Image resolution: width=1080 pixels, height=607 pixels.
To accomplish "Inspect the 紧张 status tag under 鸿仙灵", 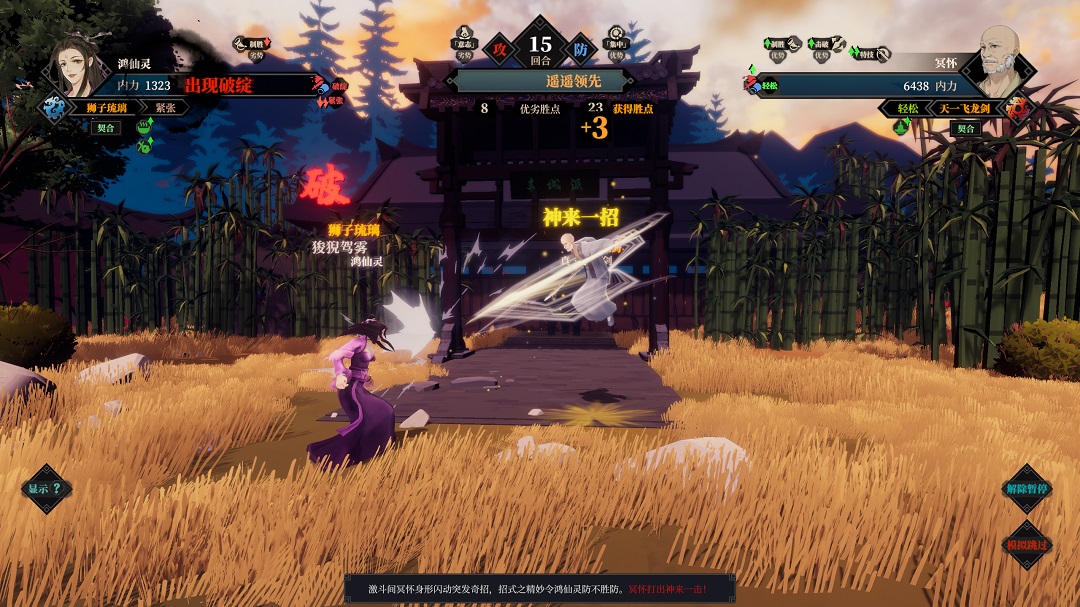I will tap(165, 107).
